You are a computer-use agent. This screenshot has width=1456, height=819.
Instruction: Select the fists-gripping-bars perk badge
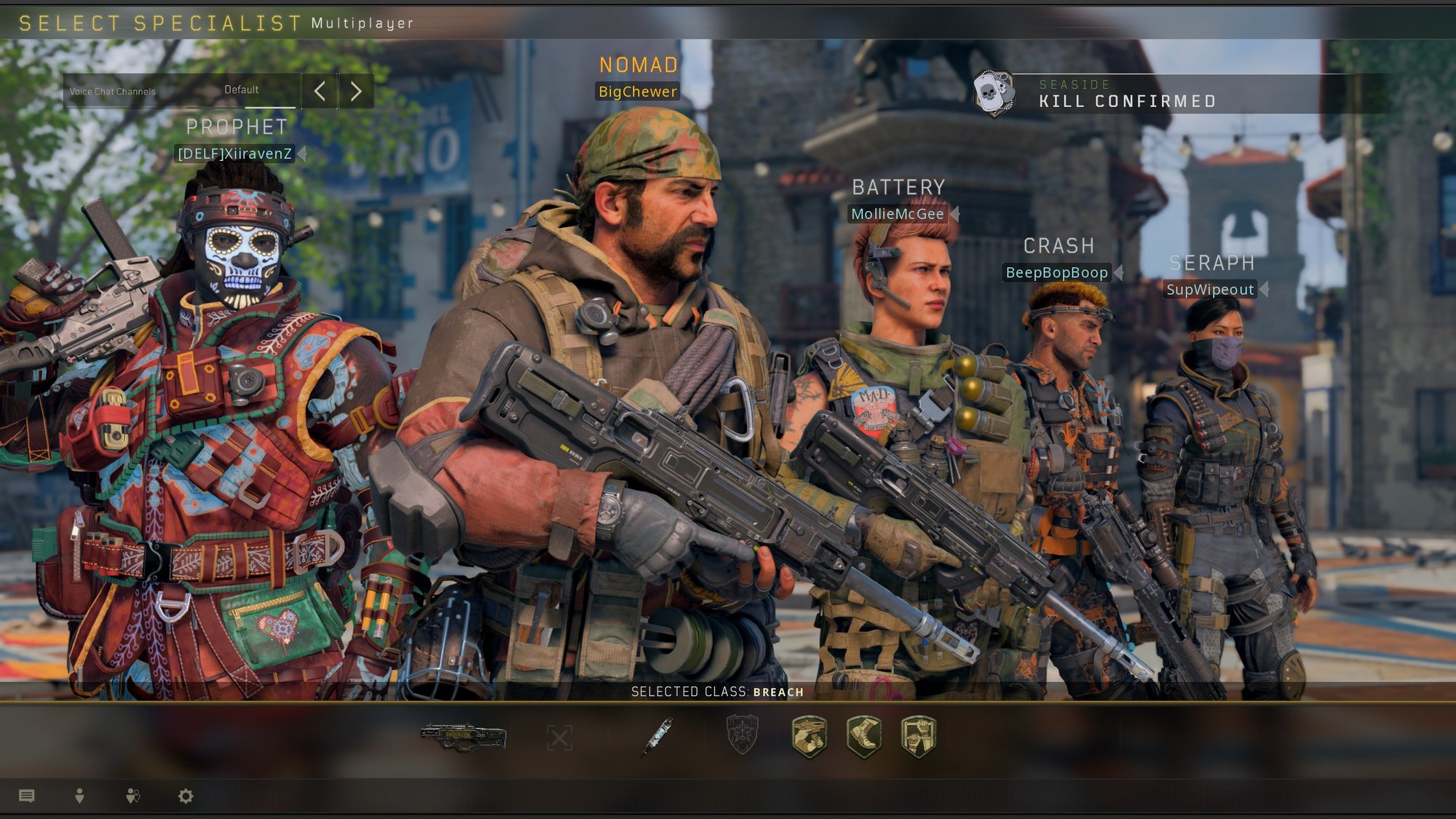919,736
